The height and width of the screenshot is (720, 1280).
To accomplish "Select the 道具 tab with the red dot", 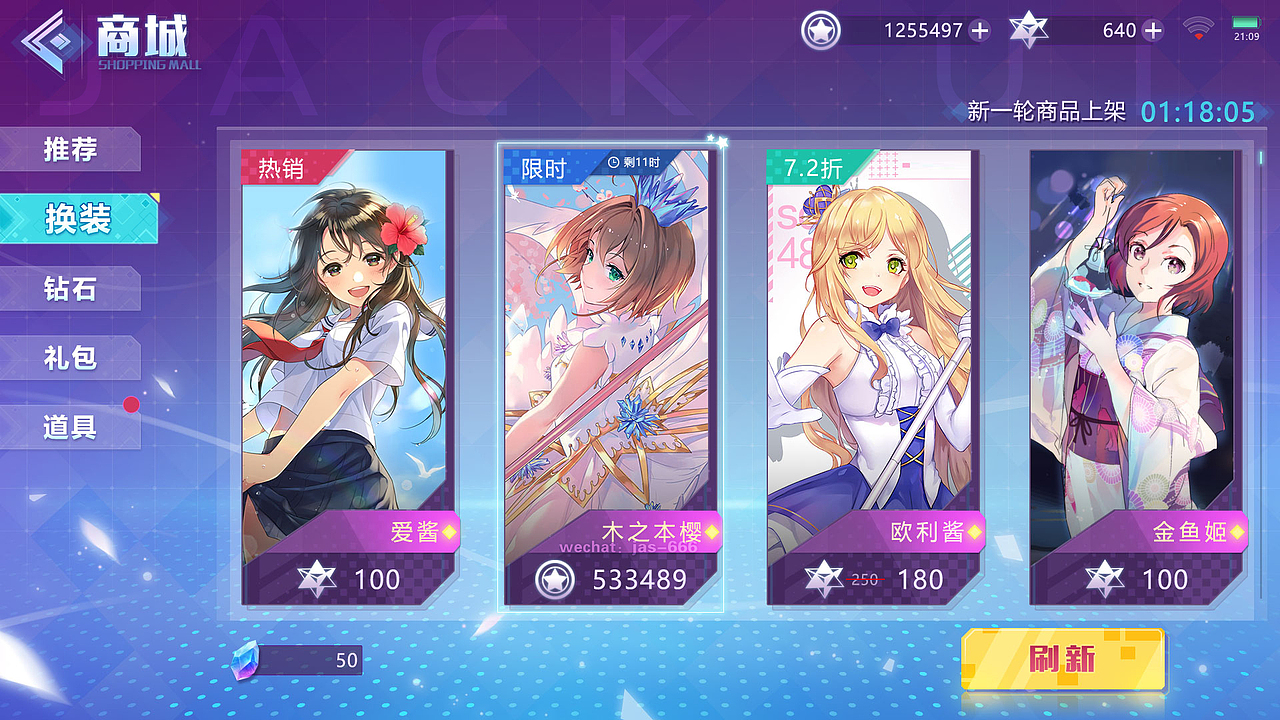I will click(x=72, y=428).
